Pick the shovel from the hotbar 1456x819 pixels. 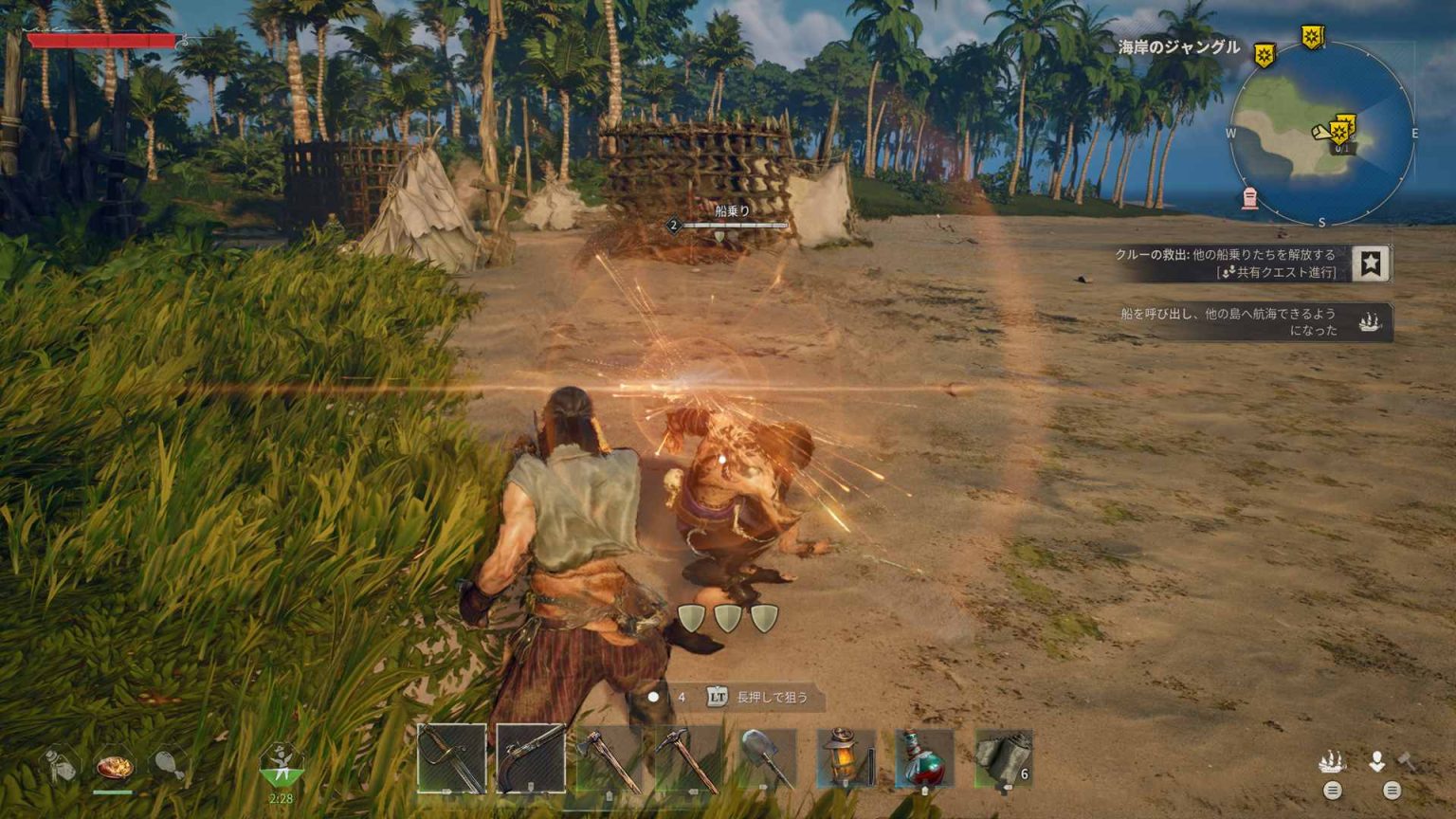tap(766, 758)
